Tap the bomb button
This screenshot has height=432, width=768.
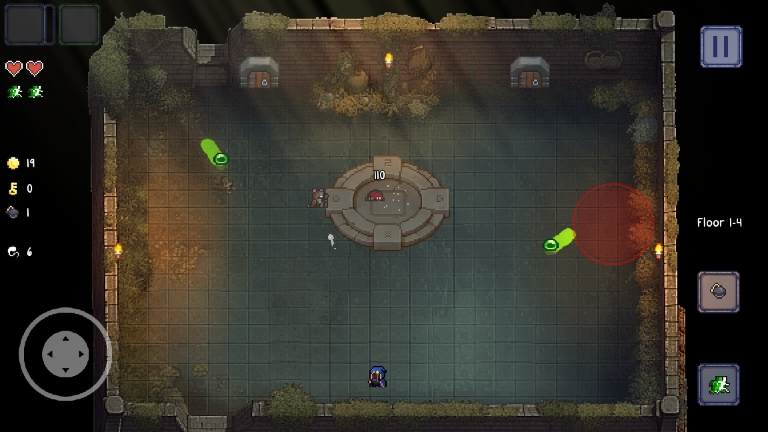[718, 292]
